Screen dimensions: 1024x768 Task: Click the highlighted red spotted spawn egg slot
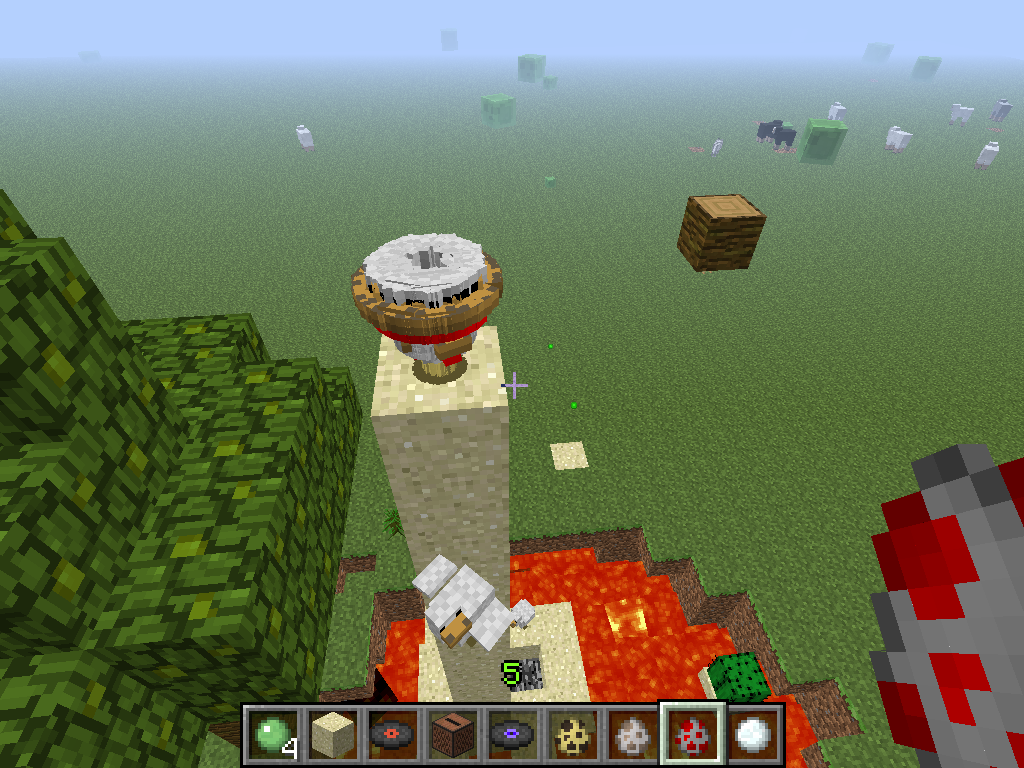pyautogui.click(x=691, y=735)
